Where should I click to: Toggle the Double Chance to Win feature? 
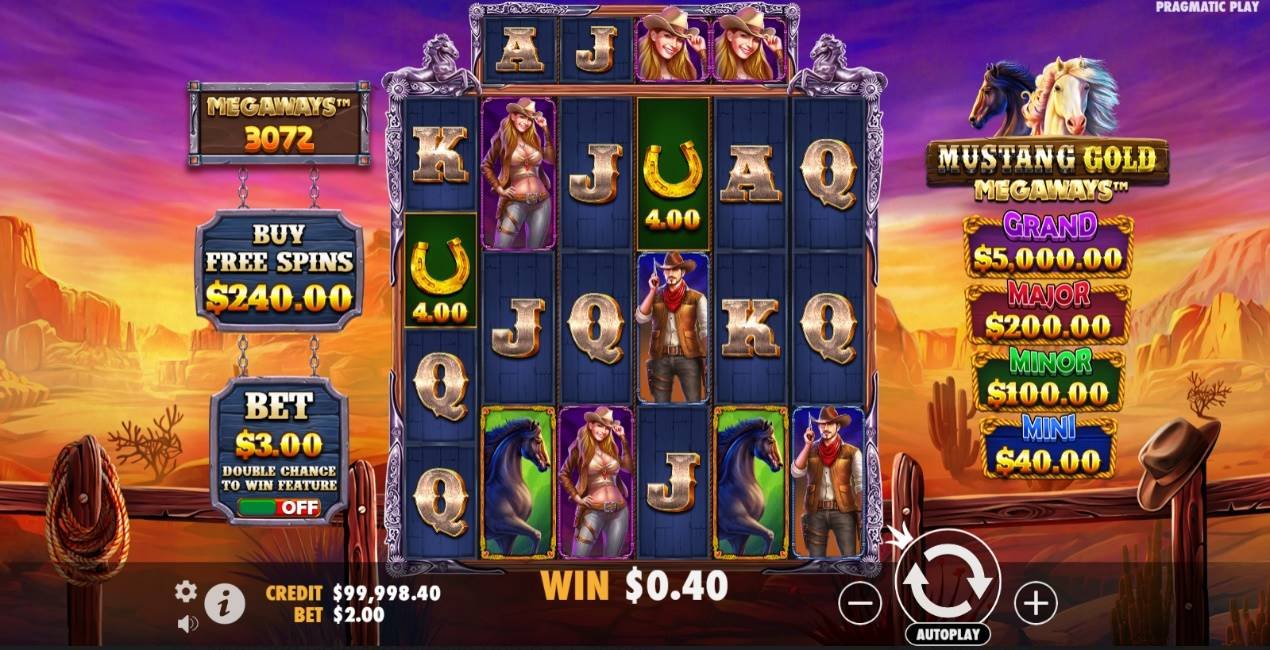(279, 507)
